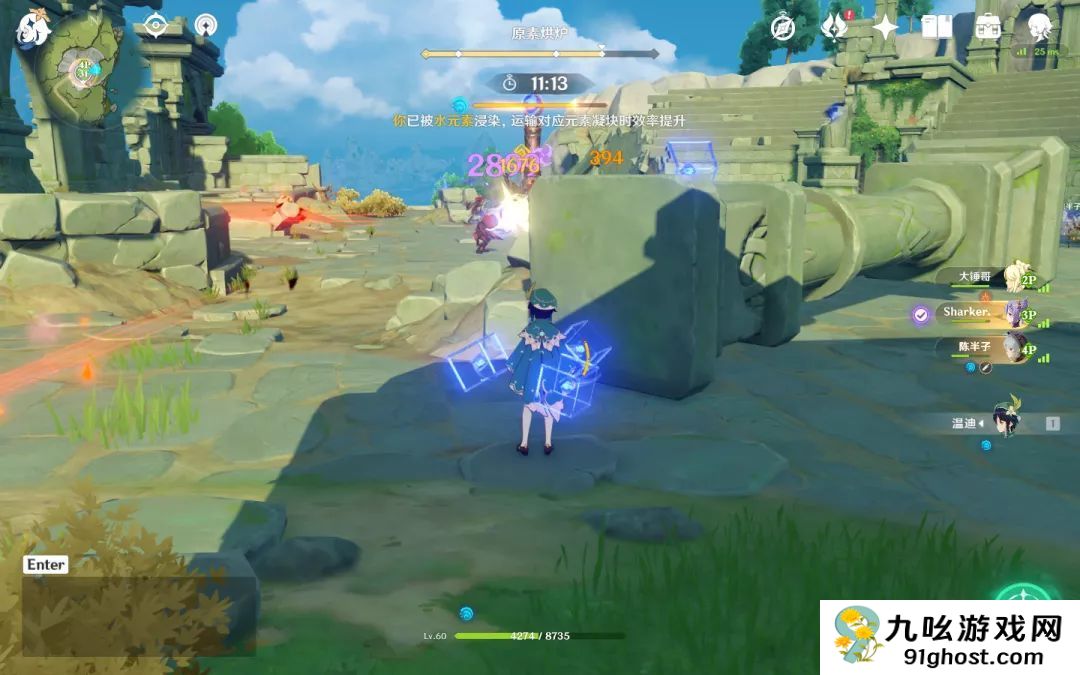Open the wish four-pointed star icon
Screen dimensions: 1080x675
[885, 27]
